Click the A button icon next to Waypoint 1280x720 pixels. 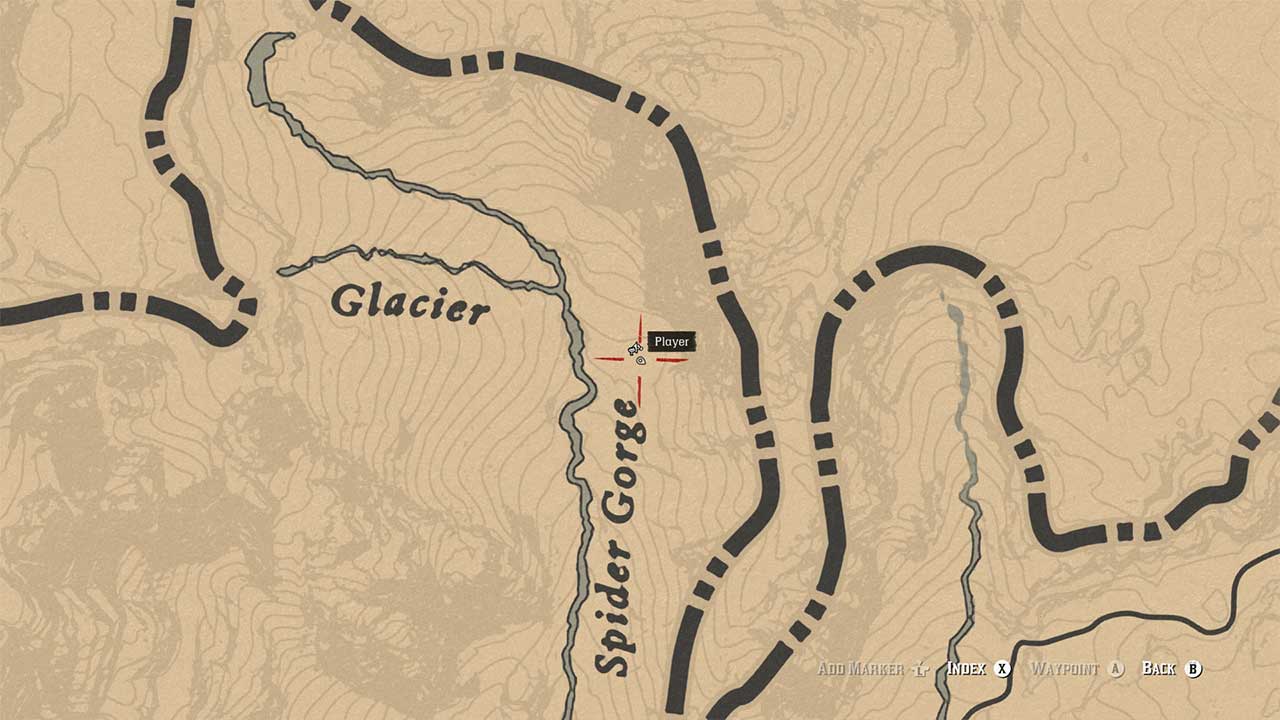click(x=1115, y=669)
